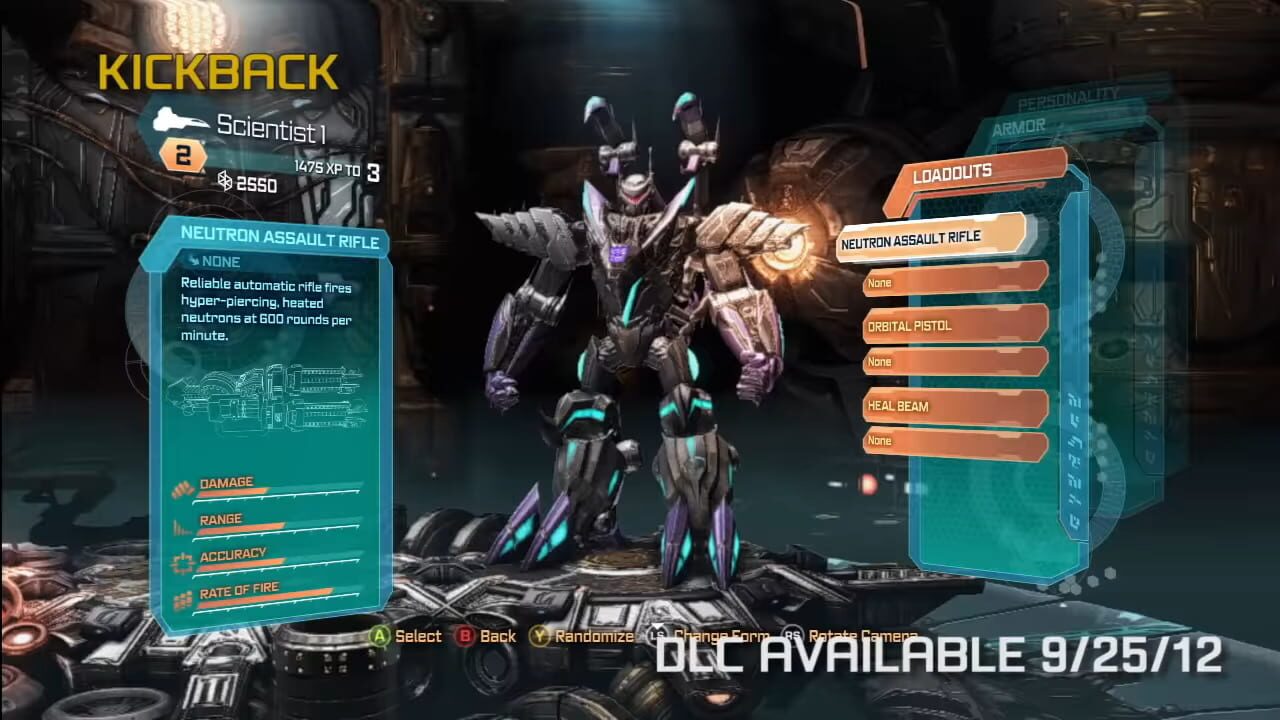
Task: Toggle Change Form via the LS prompt
Action: [x=659, y=636]
